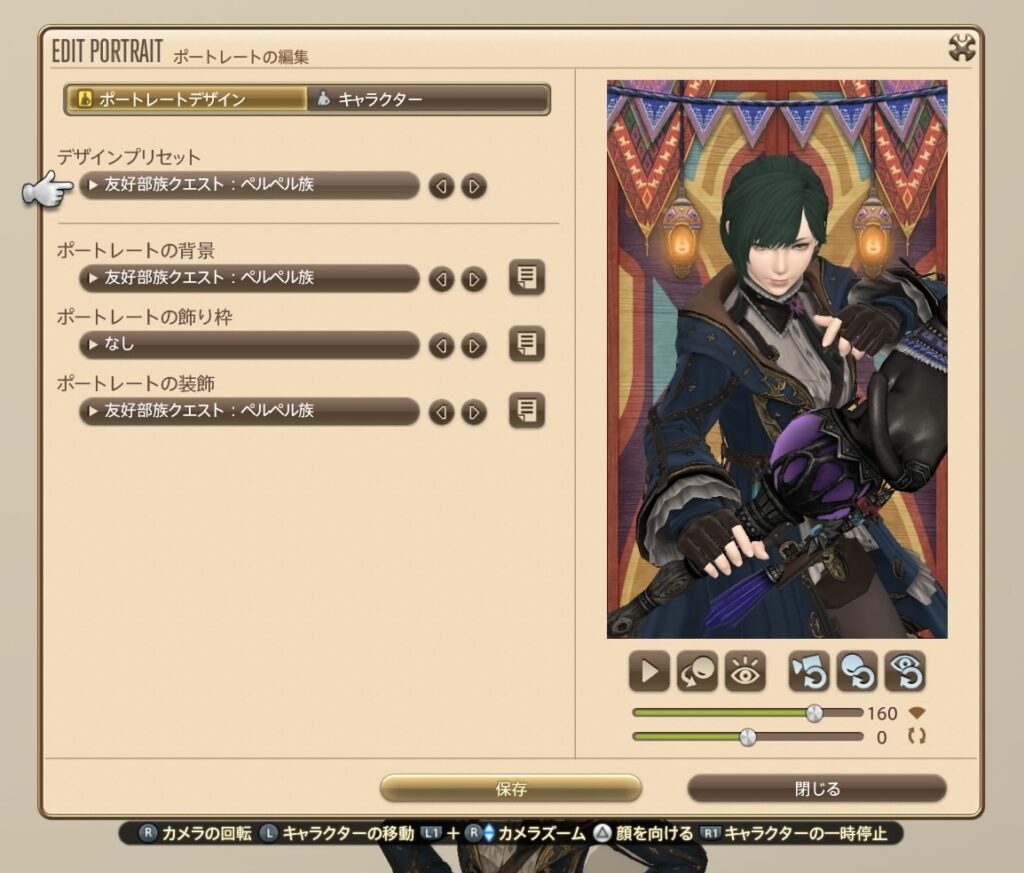The width and height of the screenshot is (1024, 873).
Task: Open the デザインプリセット dropdown
Action: click(249, 185)
